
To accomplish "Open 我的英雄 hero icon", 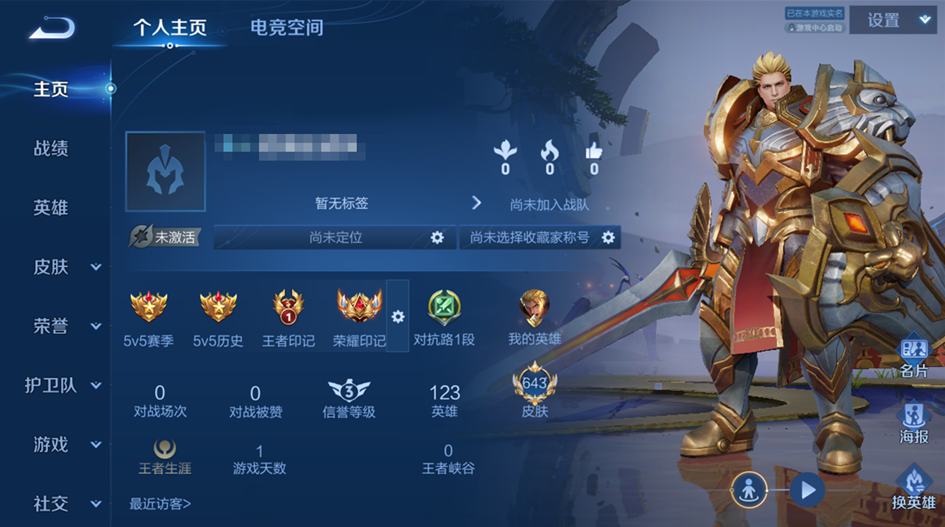I will click(x=534, y=307).
